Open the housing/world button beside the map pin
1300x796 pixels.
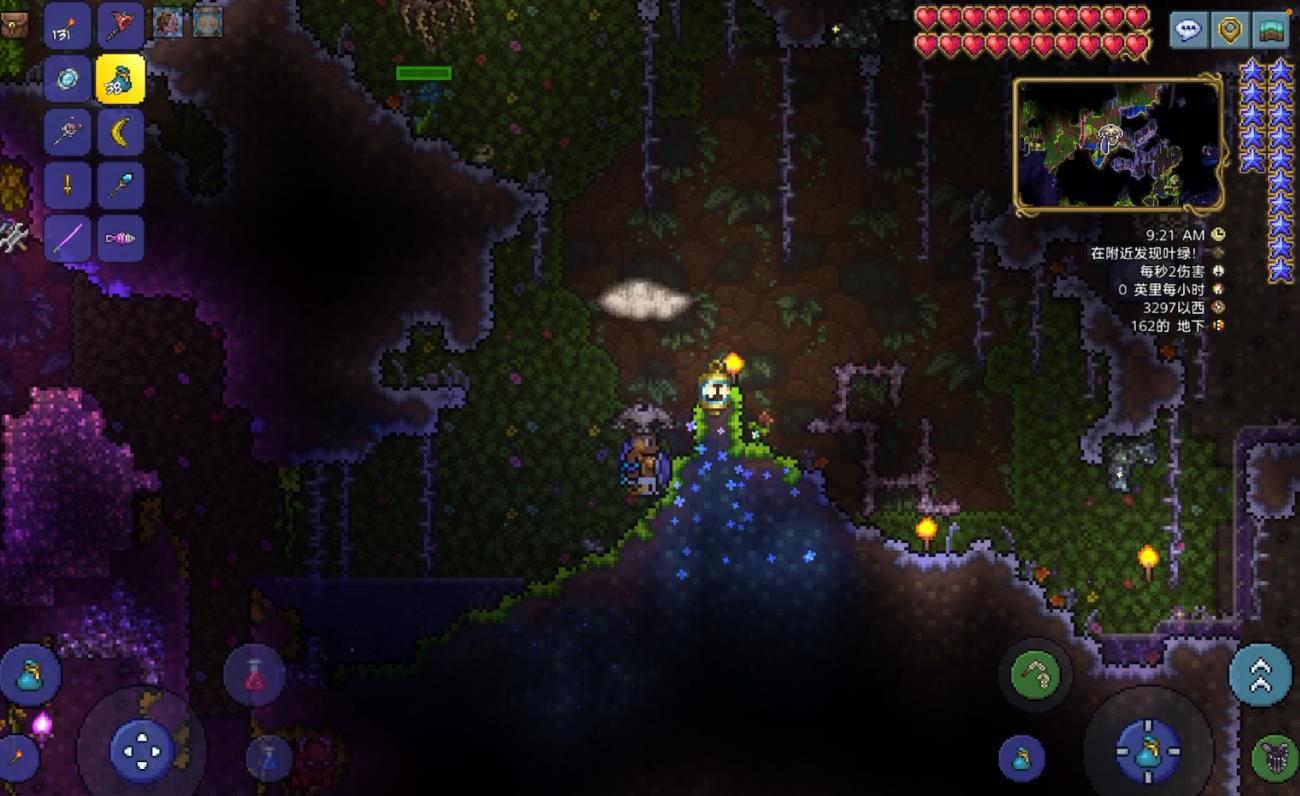[x=1270, y=30]
